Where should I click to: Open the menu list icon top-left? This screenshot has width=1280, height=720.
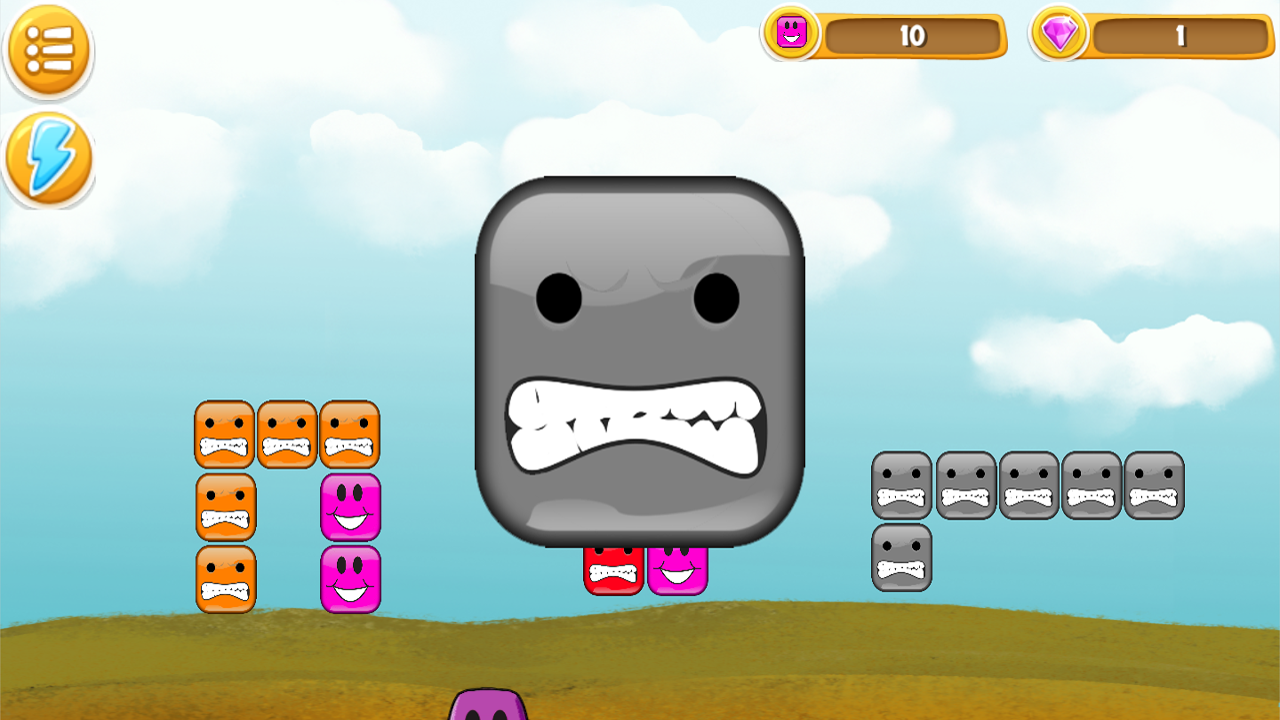[48, 50]
